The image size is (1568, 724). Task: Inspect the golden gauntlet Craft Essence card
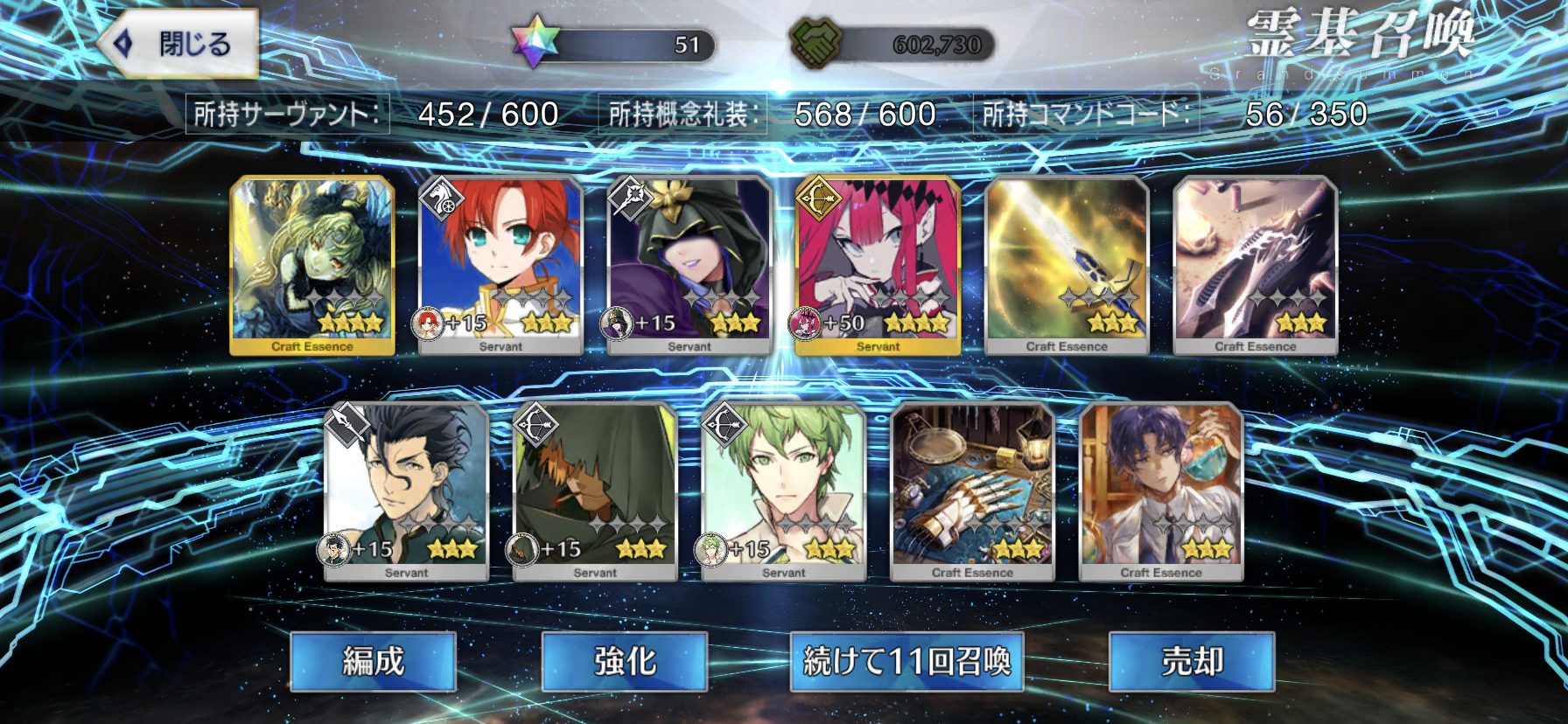coord(972,491)
